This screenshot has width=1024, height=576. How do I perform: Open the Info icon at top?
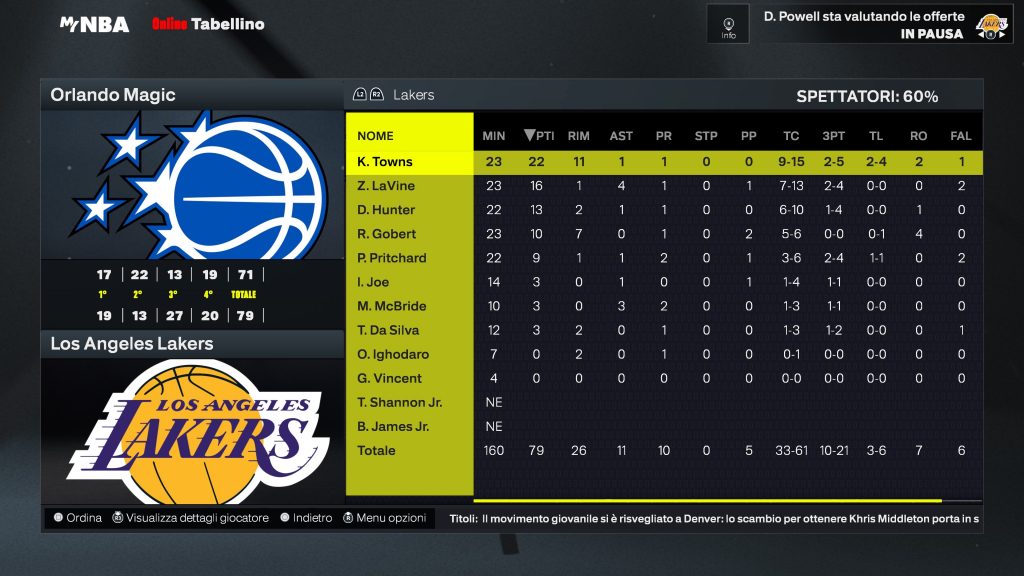[x=728, y=23]
